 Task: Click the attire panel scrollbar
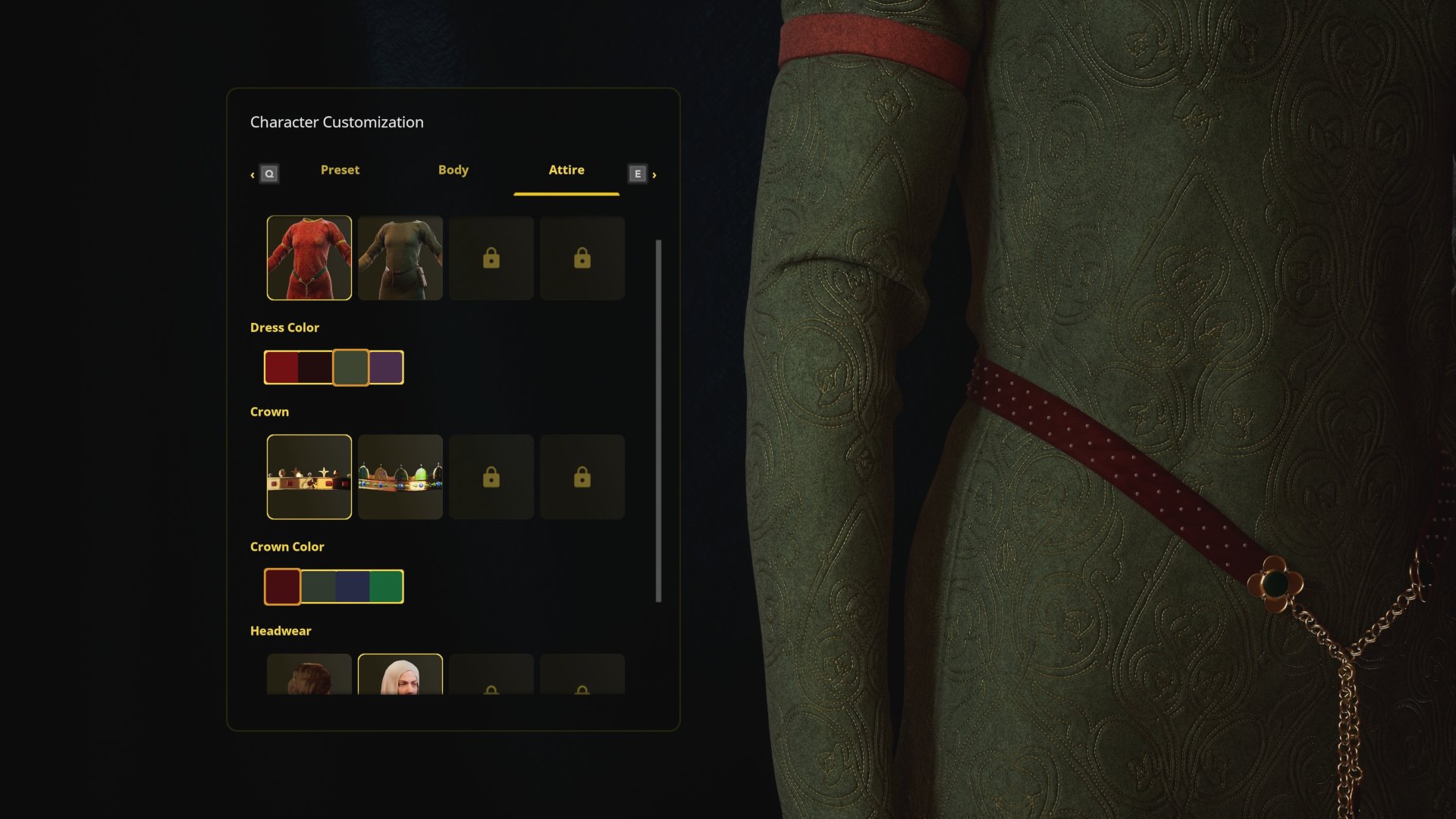pos(658,421)
